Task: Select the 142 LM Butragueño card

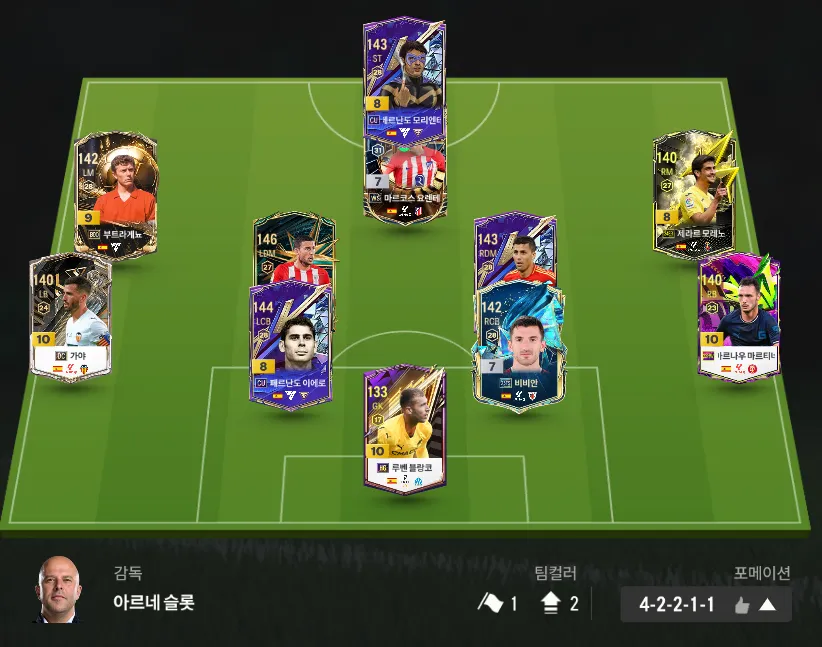Action: (116, 195)
